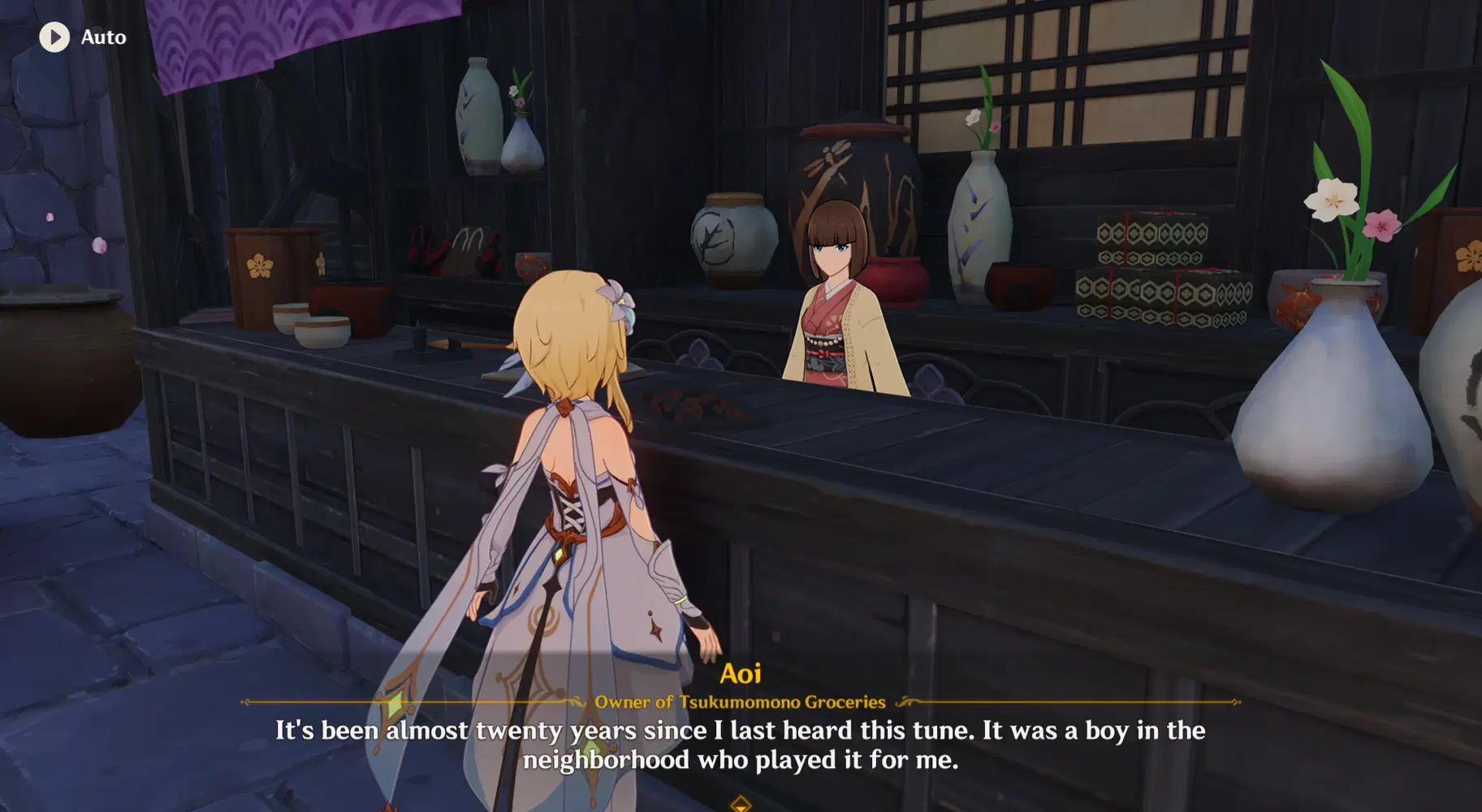Screen dimensions: 1482x812
Task: Click the dialogue text to continue
Action: [x=741, y=745]
